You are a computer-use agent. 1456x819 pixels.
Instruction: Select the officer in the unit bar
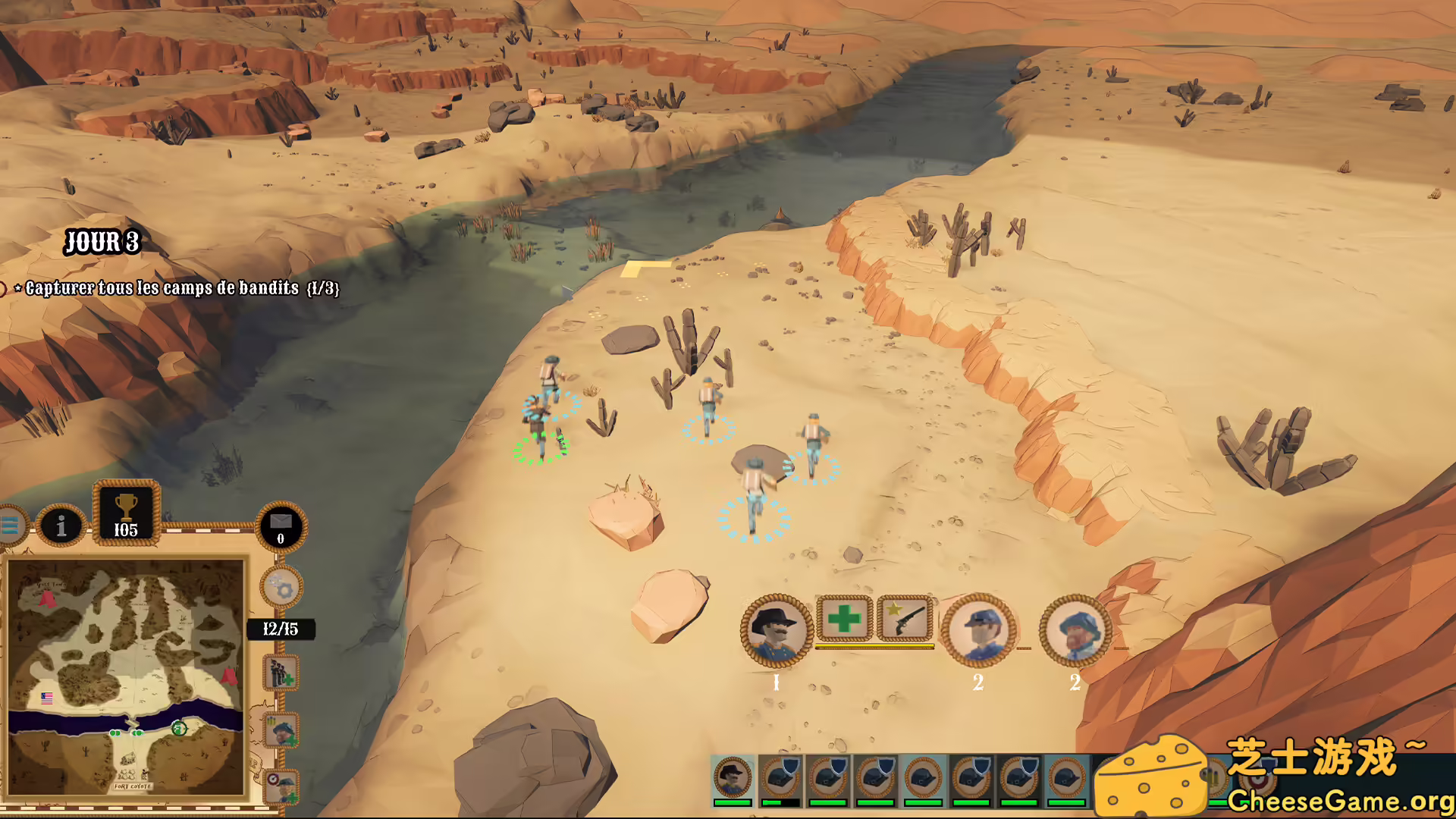[x=733, y=779]
